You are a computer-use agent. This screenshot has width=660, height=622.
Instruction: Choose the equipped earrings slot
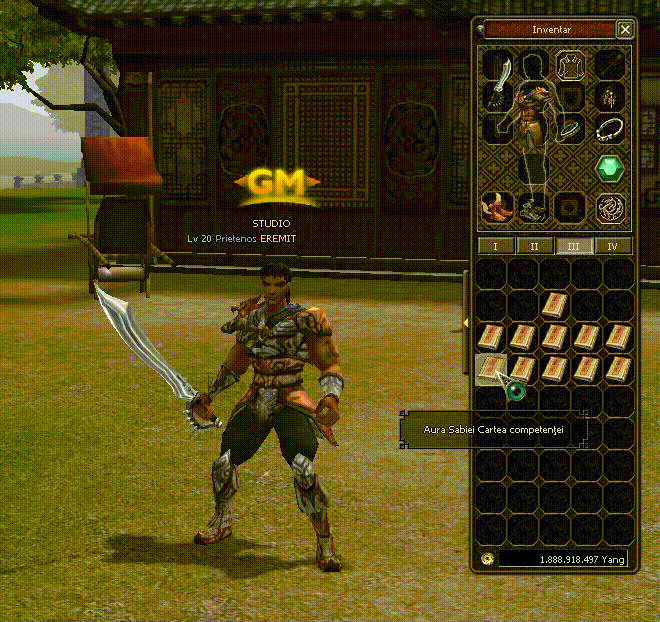tap(609, 98)
